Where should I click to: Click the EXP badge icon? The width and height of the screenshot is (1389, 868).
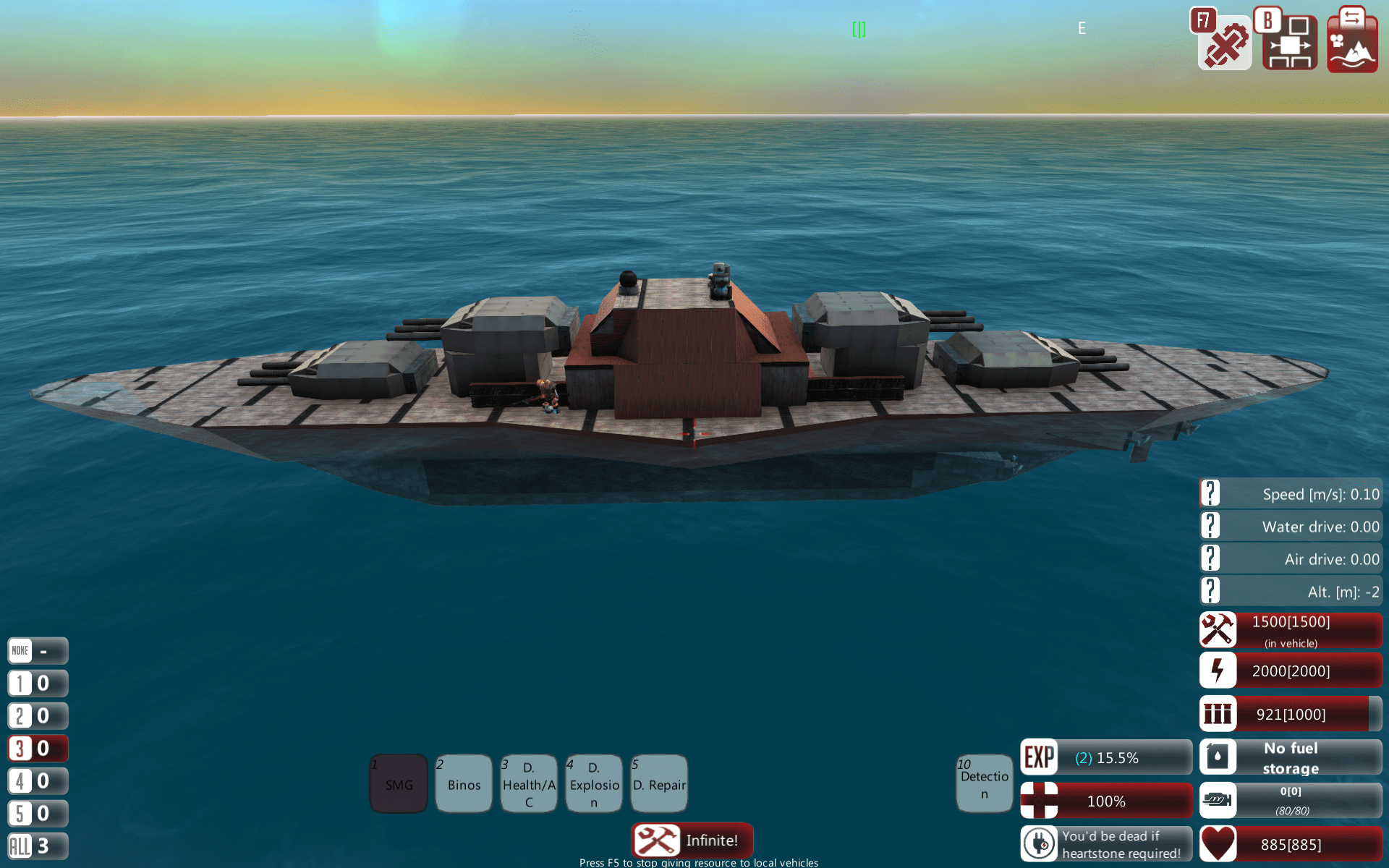pyautogui.click(x=1040, y=757)
